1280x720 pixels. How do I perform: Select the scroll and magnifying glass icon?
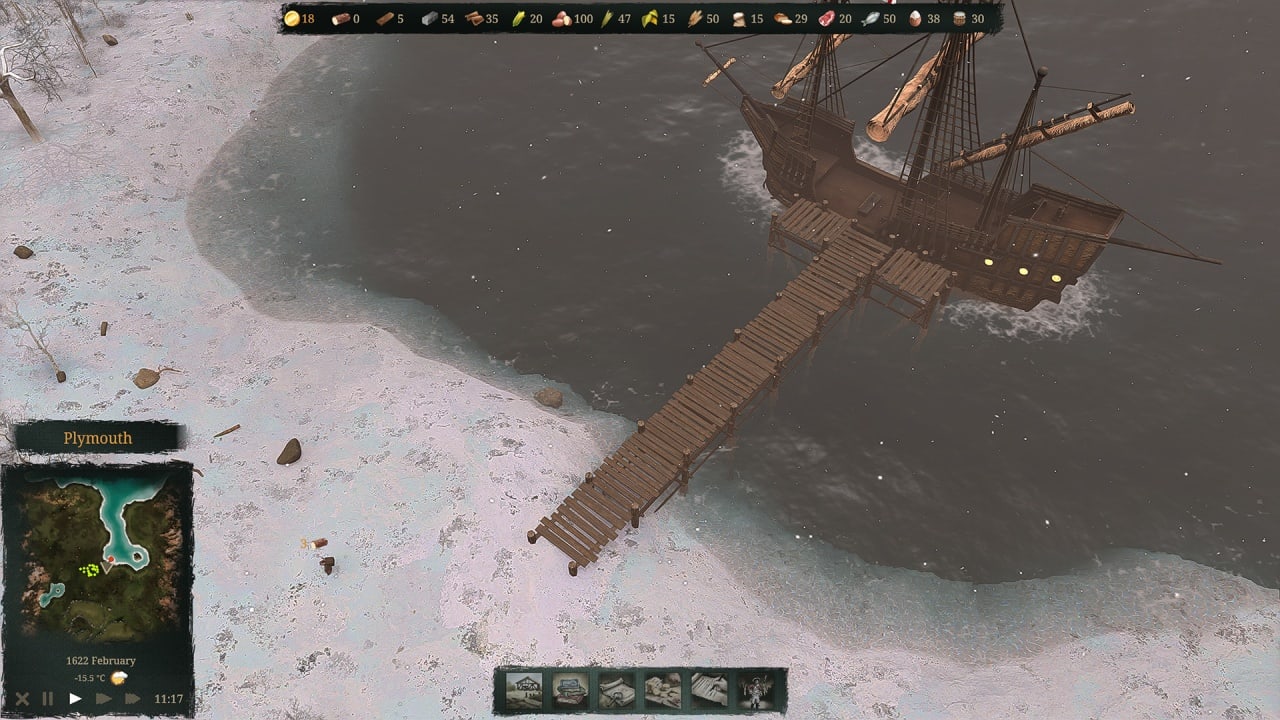tap(616, 690)
